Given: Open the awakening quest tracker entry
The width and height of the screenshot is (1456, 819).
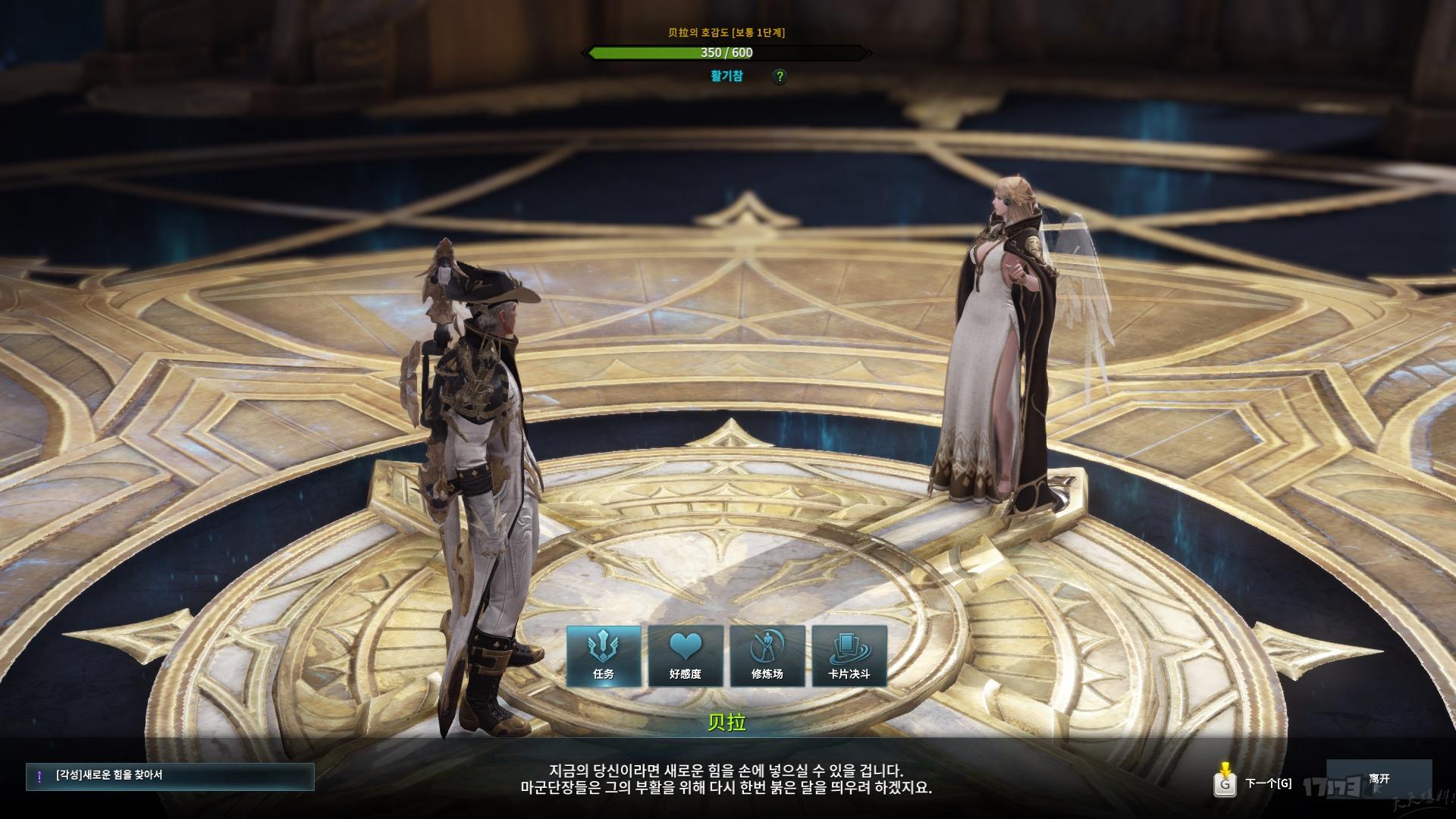Looking at the screenshot, I should click(x=170, y=777).
